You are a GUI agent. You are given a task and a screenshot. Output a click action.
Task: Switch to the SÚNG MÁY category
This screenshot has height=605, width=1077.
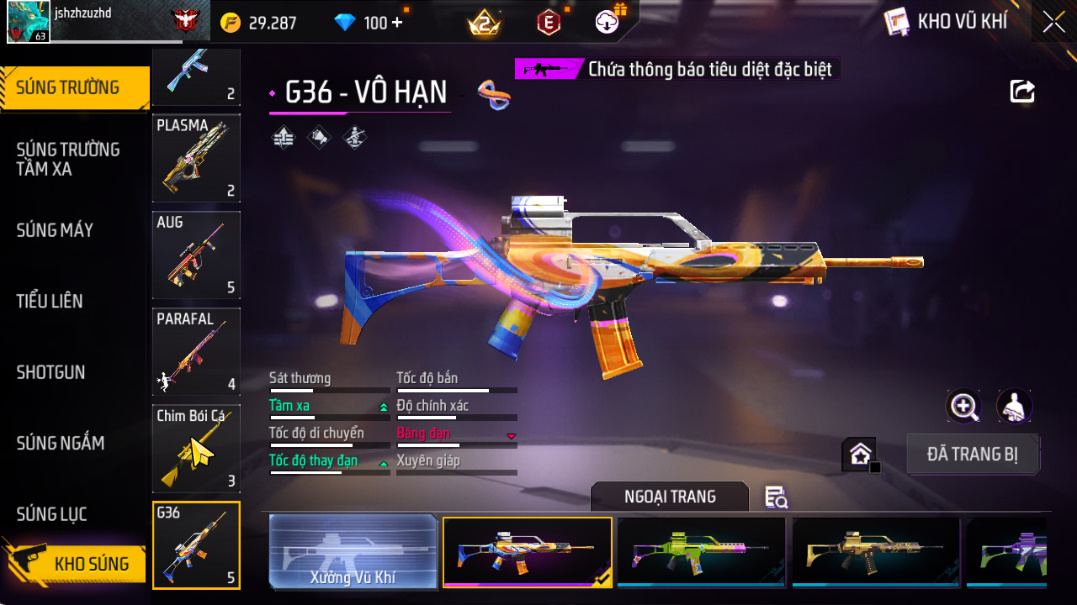(55, 230)
